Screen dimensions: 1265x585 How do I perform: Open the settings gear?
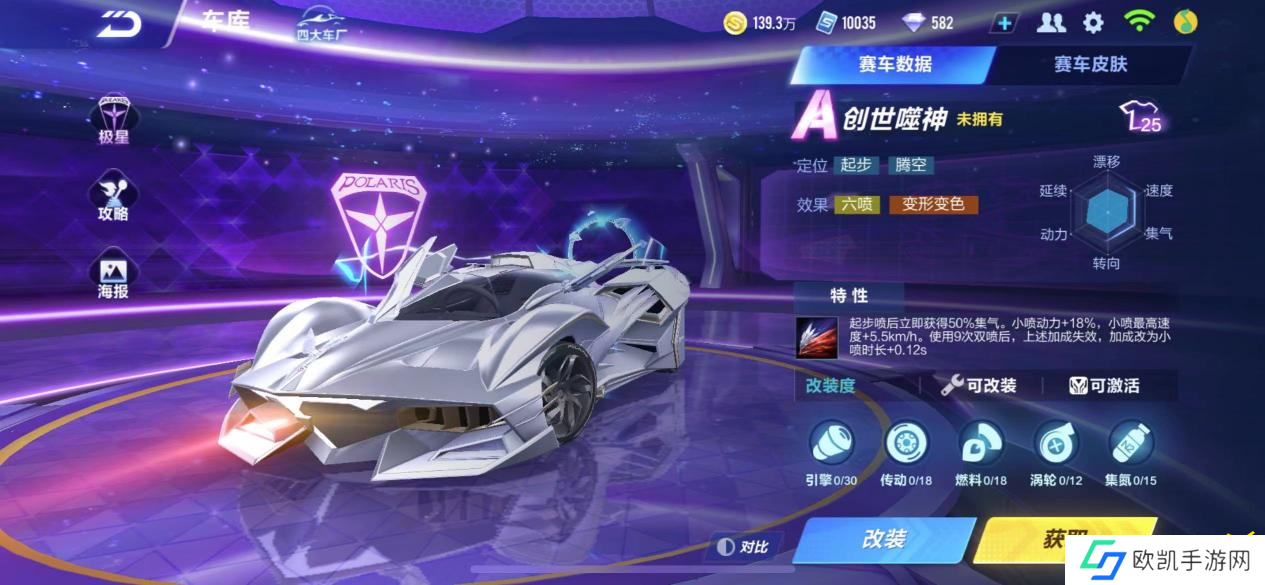tap(1094, 22)
